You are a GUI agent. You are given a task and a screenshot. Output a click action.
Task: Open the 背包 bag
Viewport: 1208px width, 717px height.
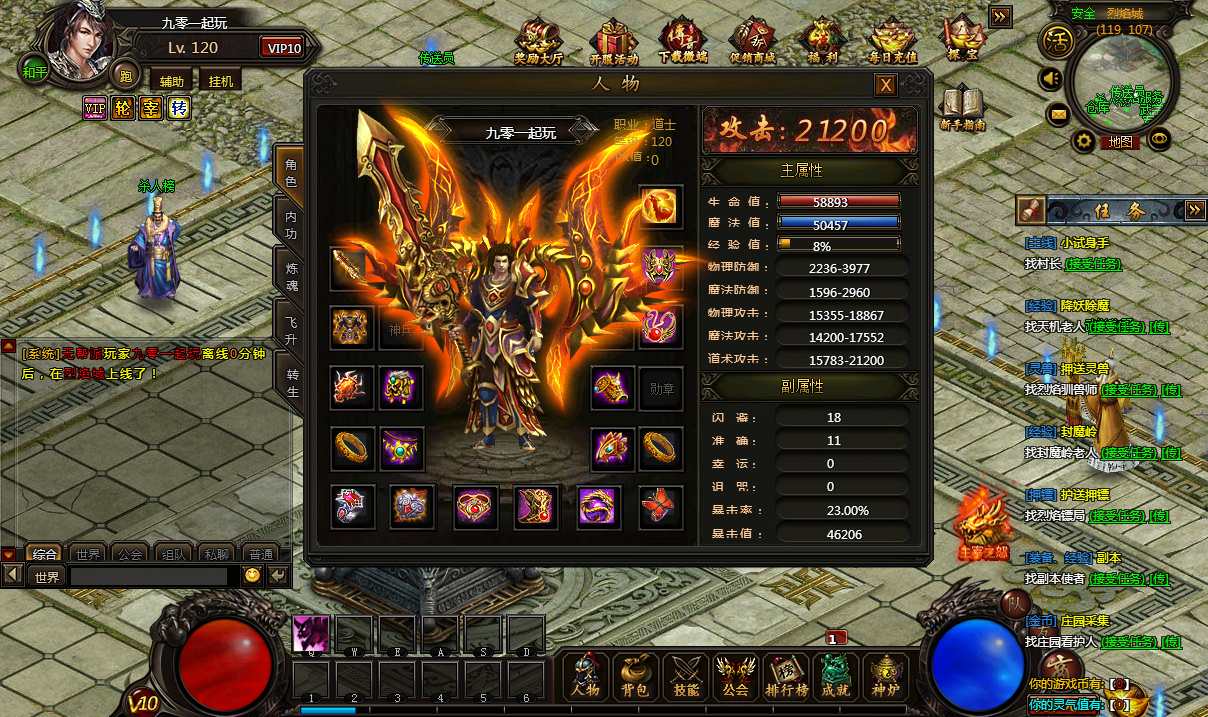coord(635,675)
